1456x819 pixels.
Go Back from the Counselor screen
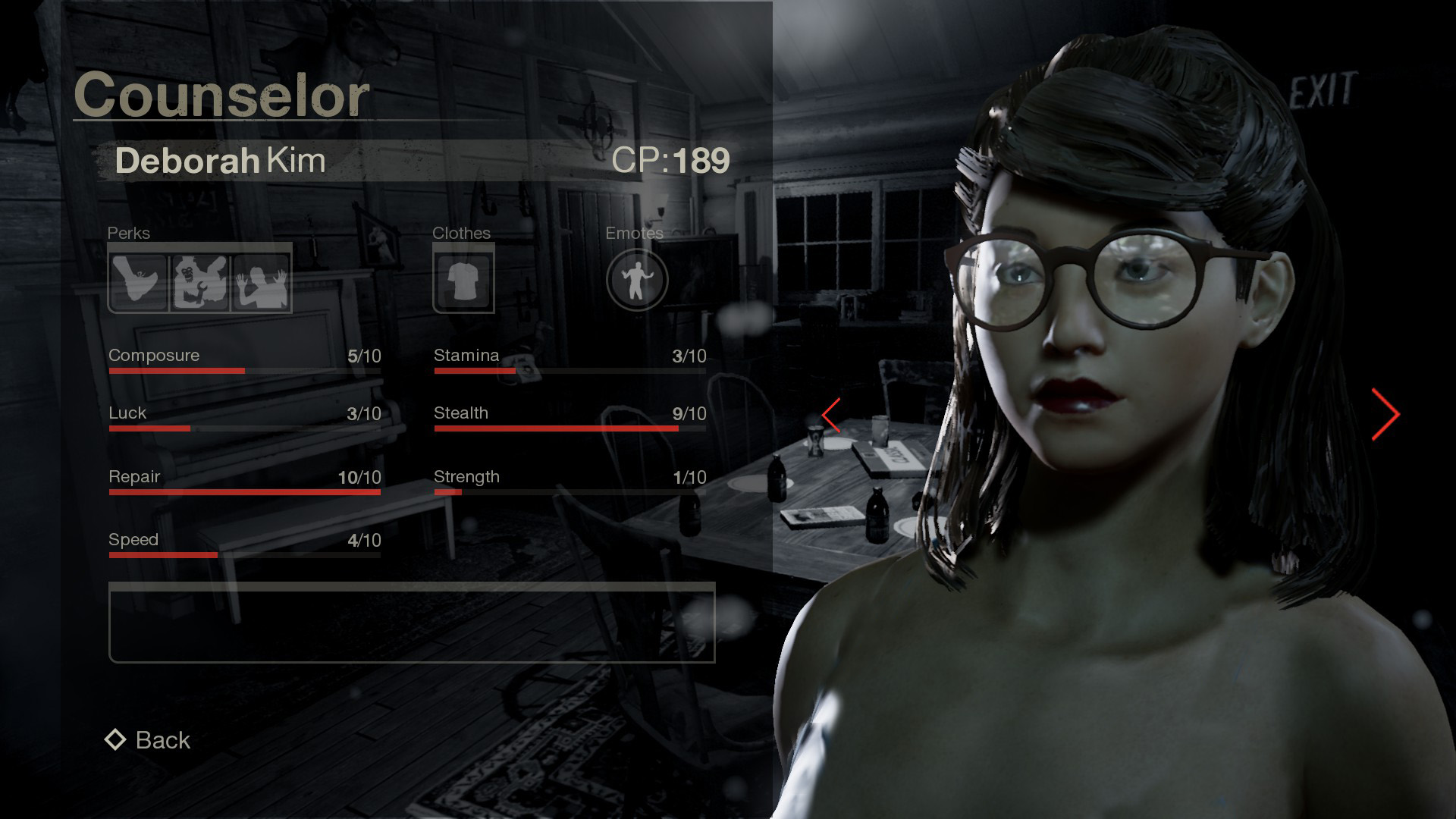coord(149,740)
